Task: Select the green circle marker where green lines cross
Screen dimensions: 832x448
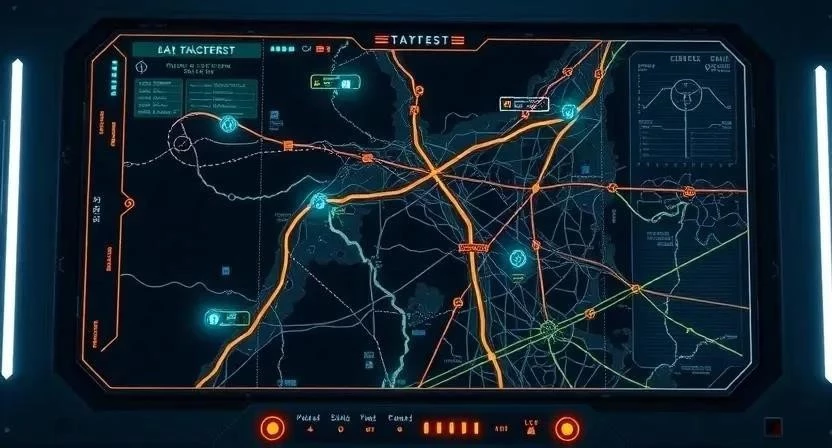Action: coord(547,326)
